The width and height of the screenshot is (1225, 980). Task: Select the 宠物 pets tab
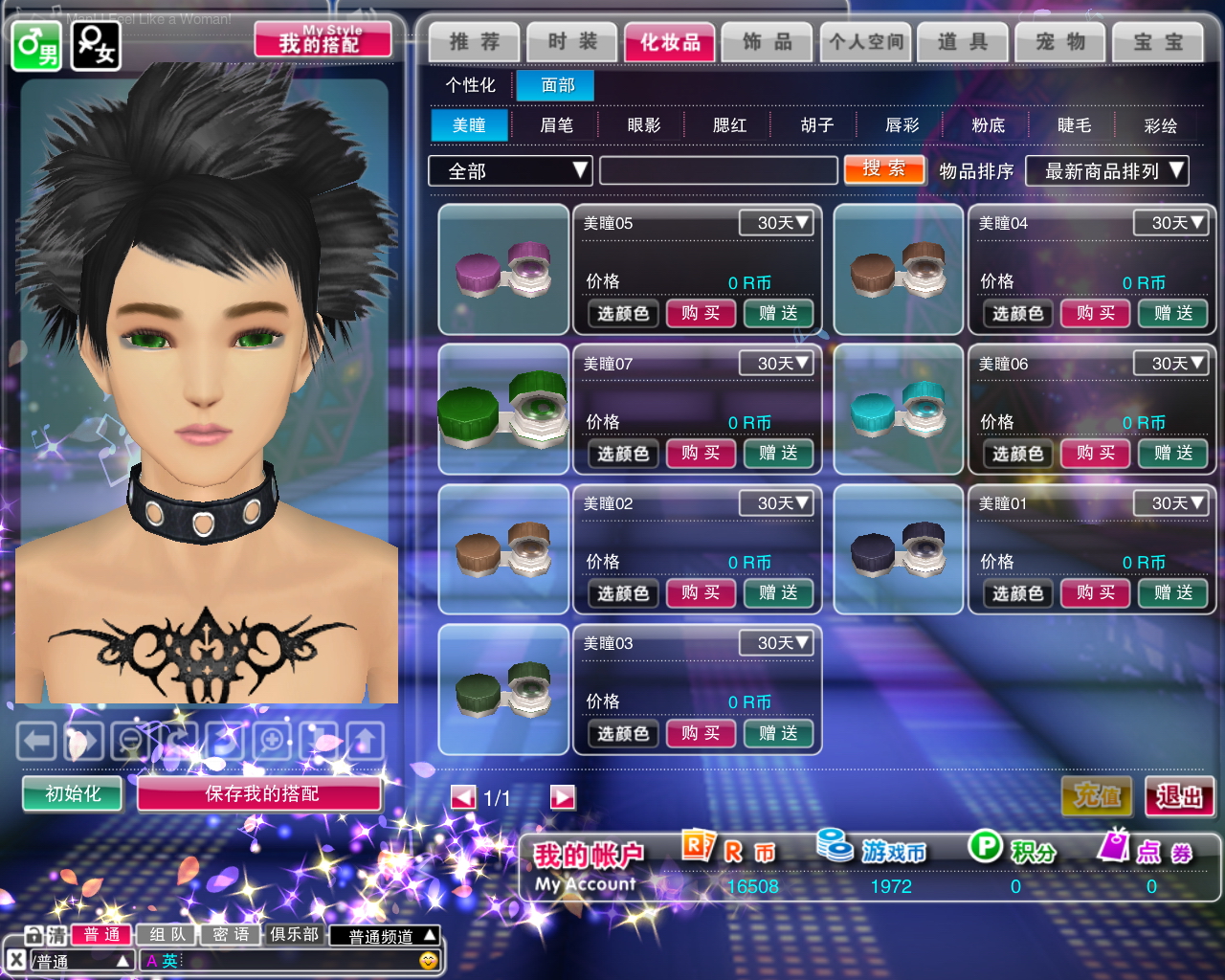click(1060, 42)
